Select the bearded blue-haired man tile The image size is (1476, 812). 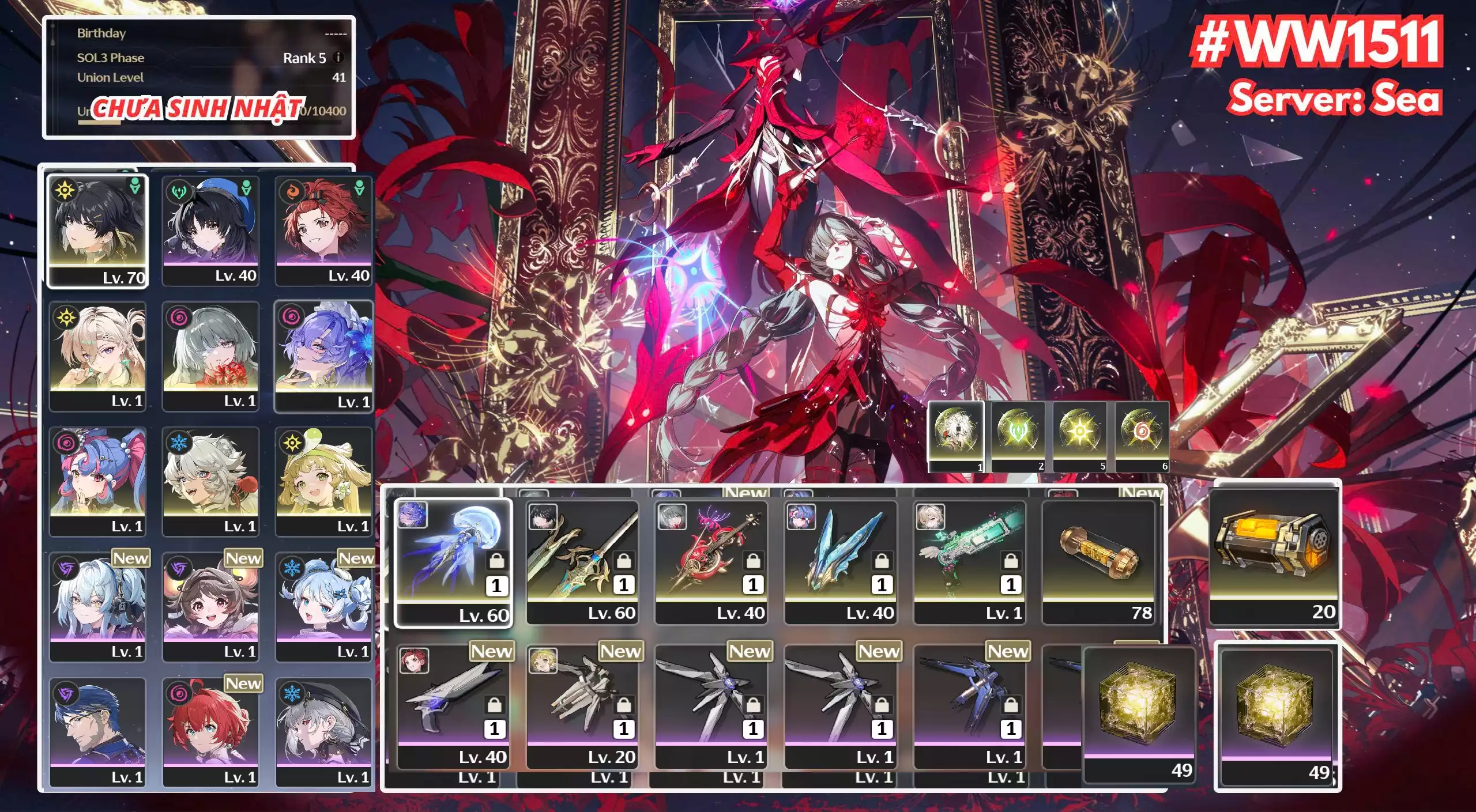coord(97,732)
